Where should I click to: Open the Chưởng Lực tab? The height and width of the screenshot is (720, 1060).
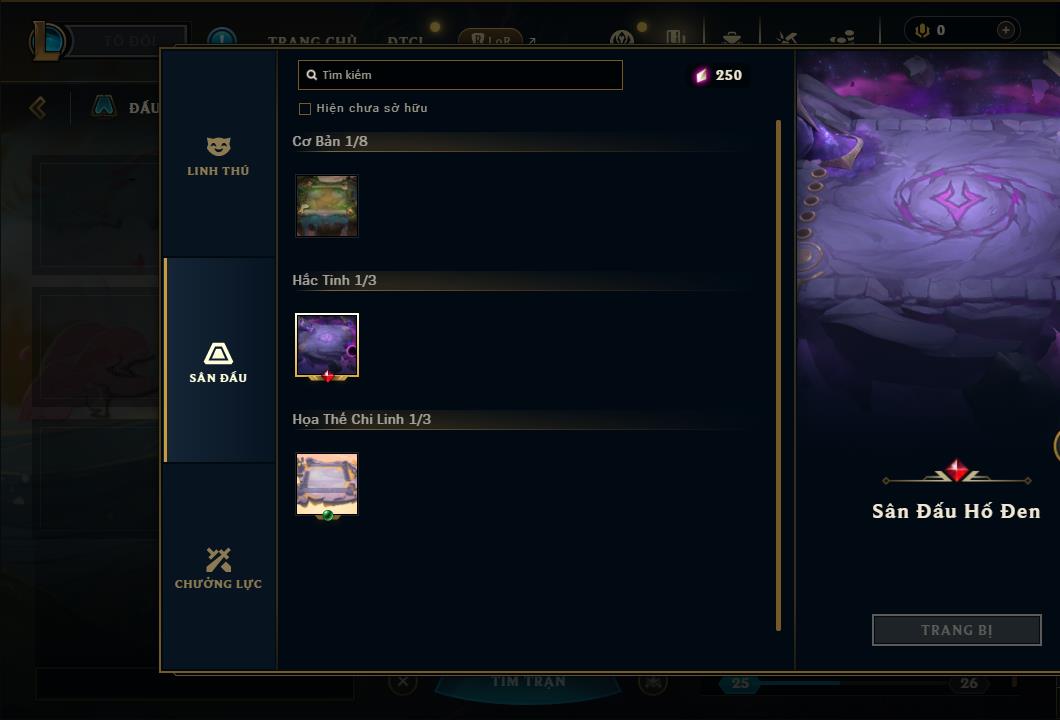pyautogui.click(x=218, y=568)
